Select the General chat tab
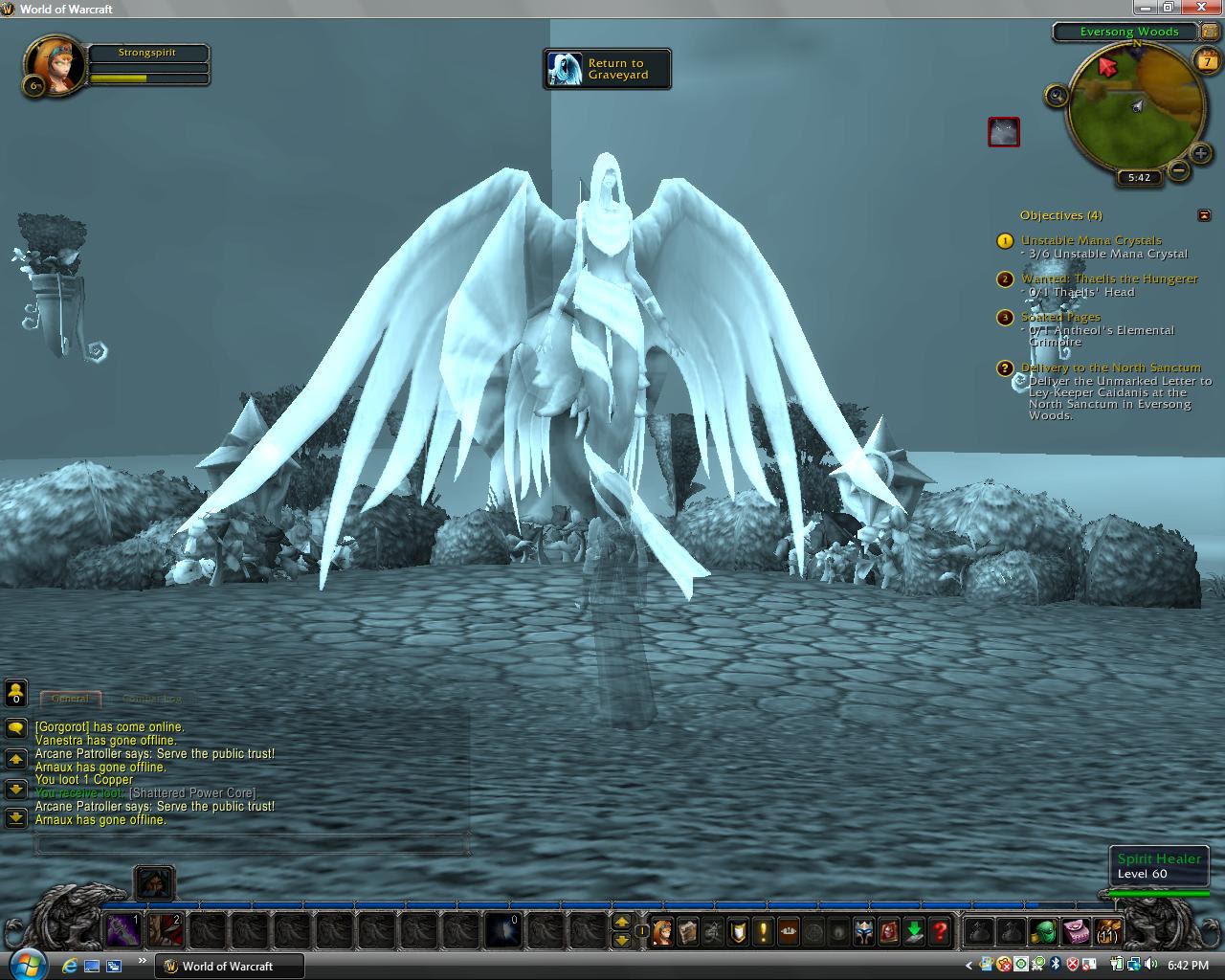Screen dimensions: 1225x980 pyautogui.click(x=70, y=699)
